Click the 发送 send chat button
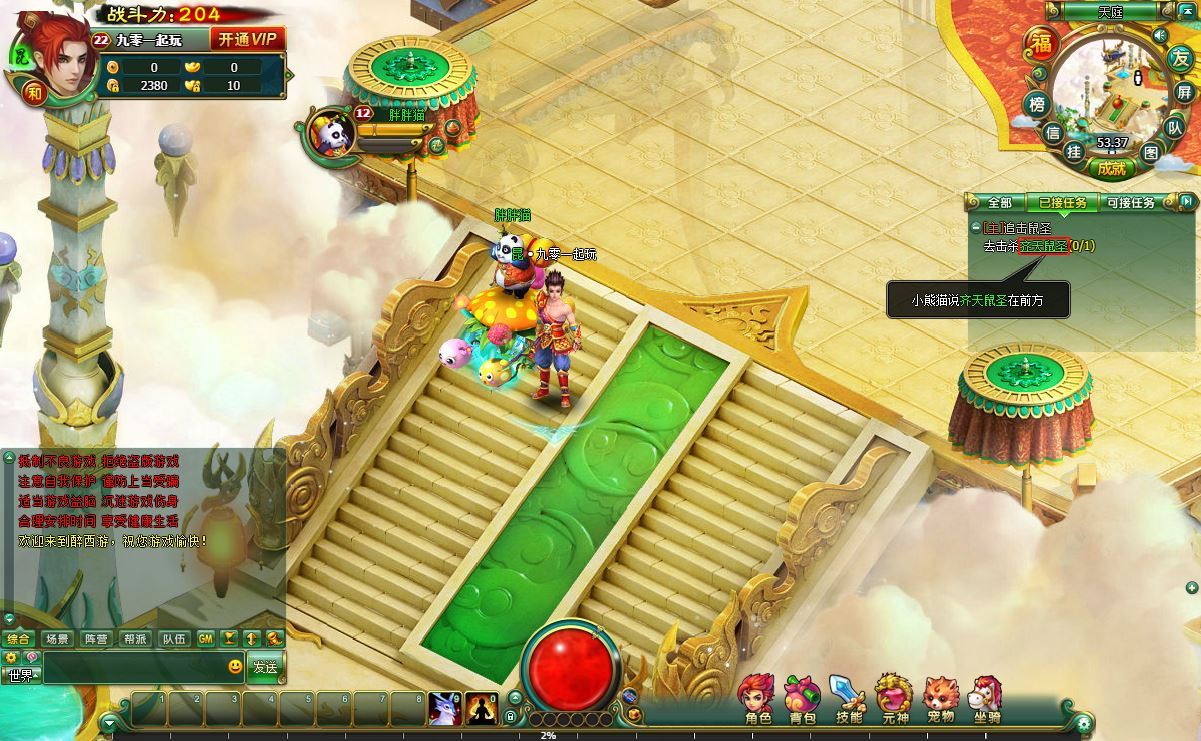1201x741 pixels. (x=265, y=666)
